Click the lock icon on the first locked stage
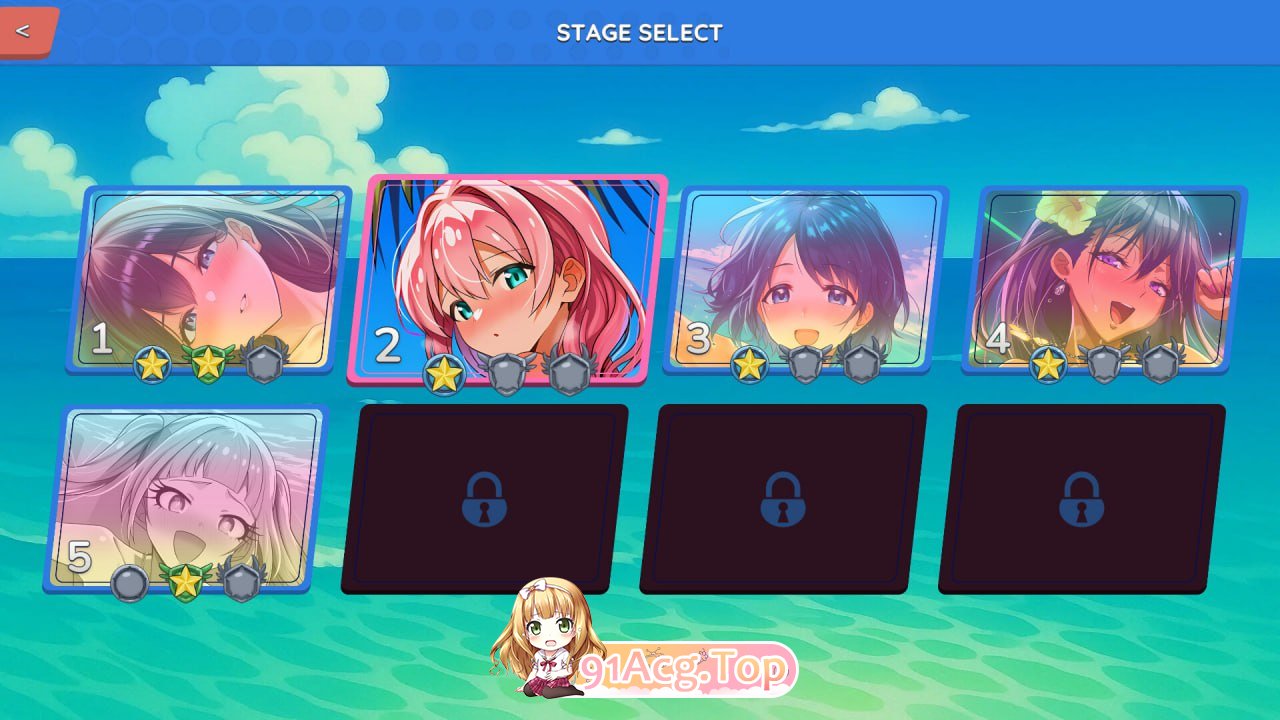Viewport: 1280px width, 720px height. [x=487, y=500]
